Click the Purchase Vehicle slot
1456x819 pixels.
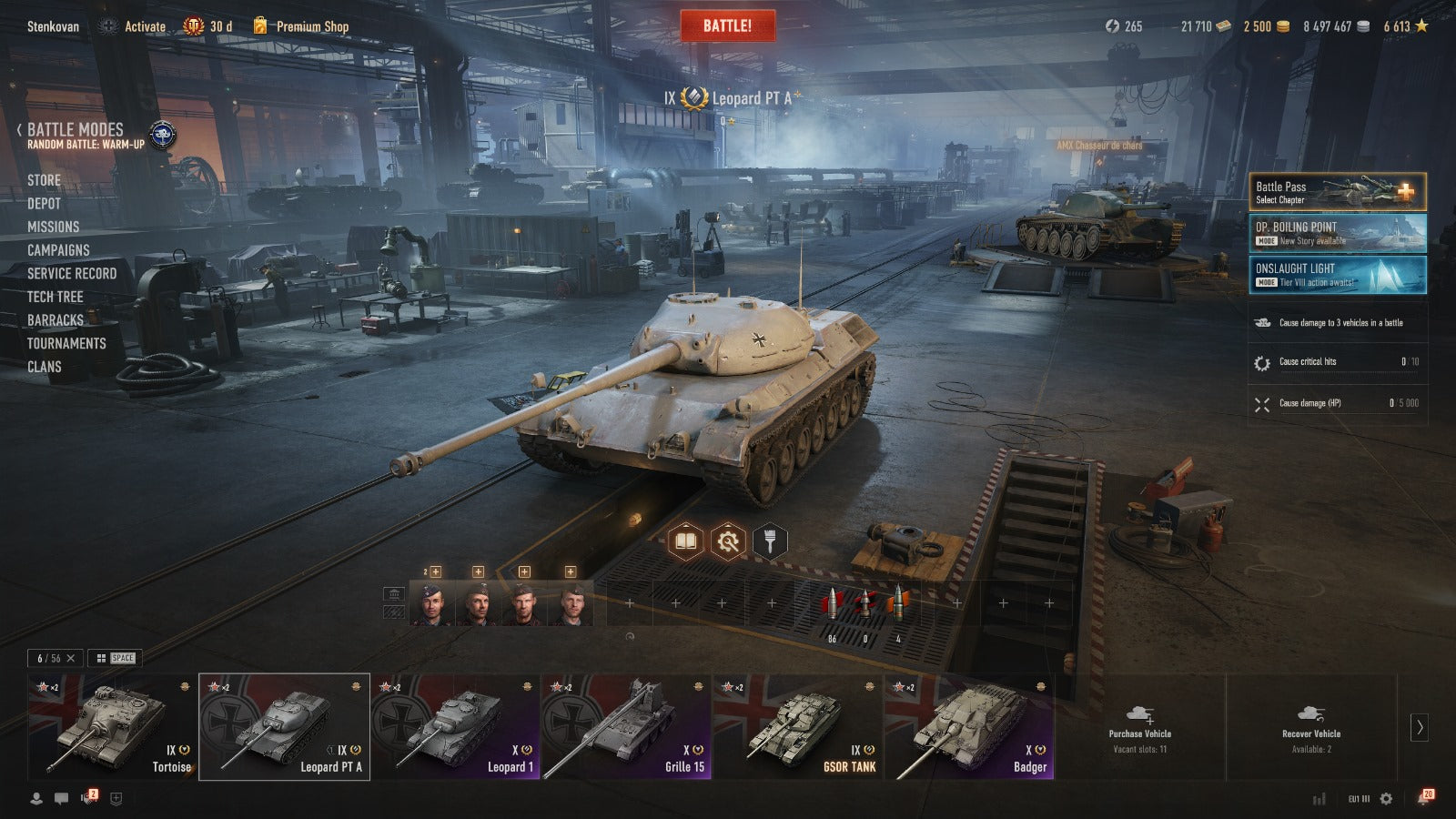(1139, 726)
